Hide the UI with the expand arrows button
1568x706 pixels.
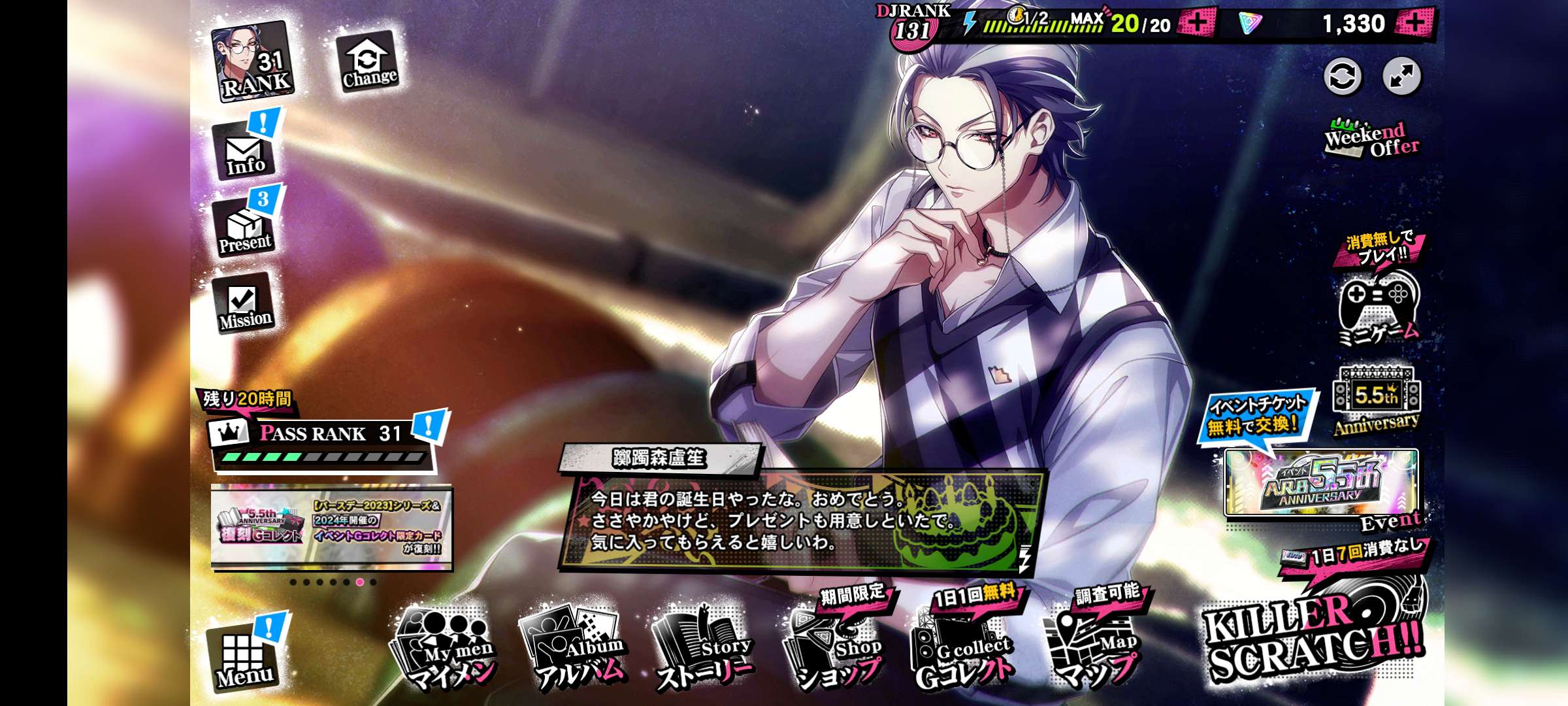pos(1401,76)
